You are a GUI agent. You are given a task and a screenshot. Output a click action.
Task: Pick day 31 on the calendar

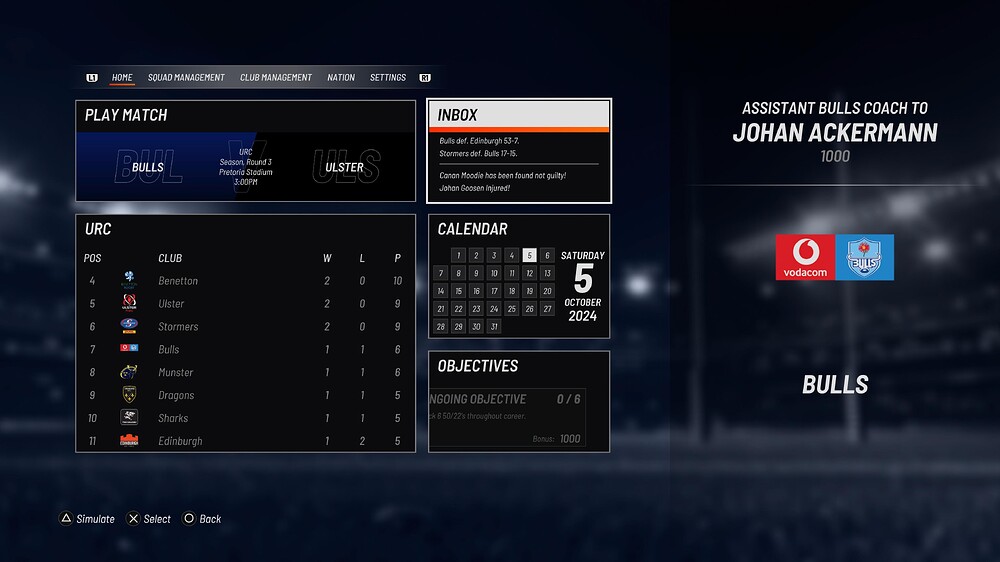coord(494,327)
